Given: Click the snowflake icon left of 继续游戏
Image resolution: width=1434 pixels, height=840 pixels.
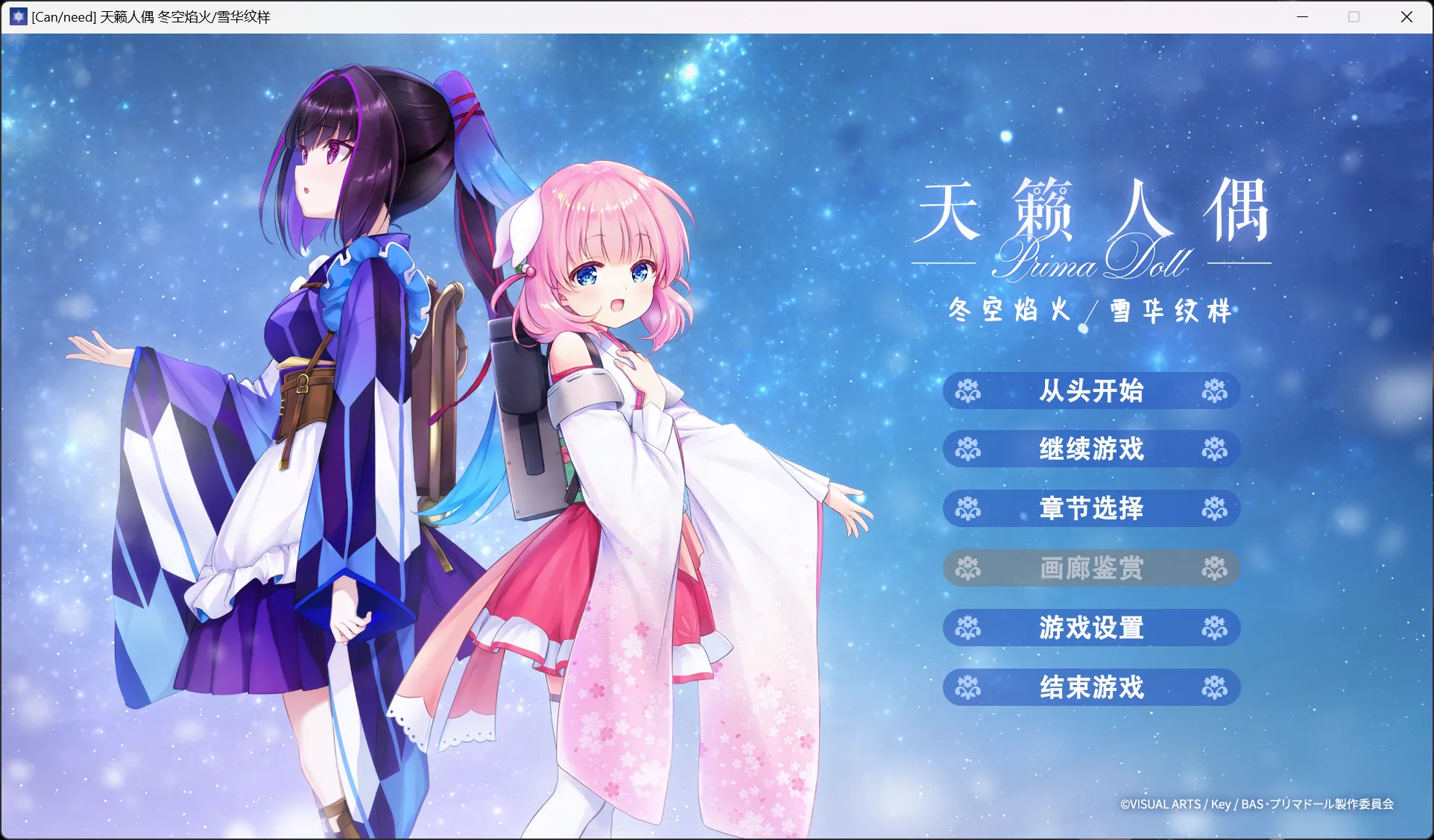Looking at the screenshot, I should [x=970, y=449].
